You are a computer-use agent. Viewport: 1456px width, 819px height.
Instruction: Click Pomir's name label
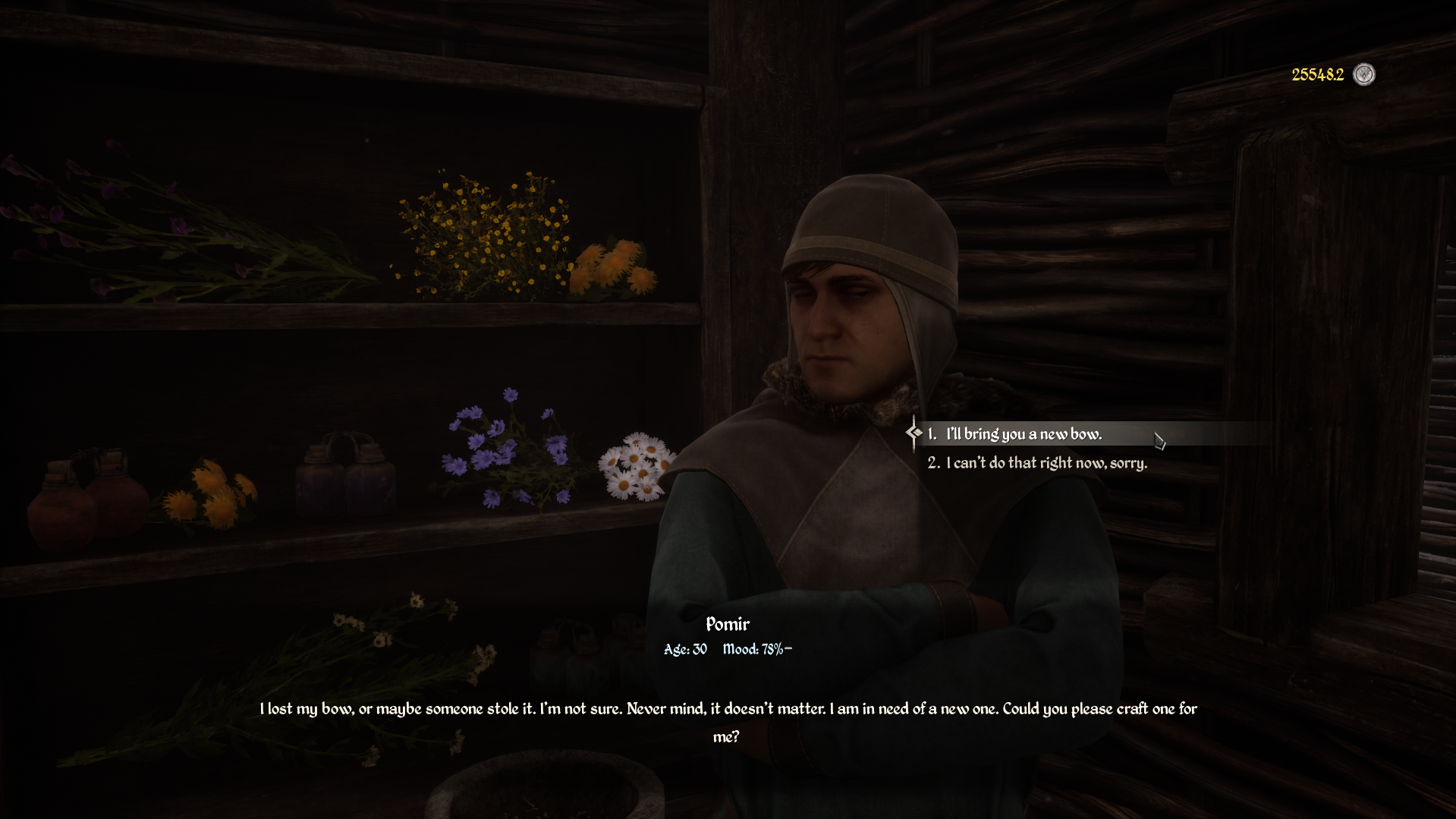(727, 624)
